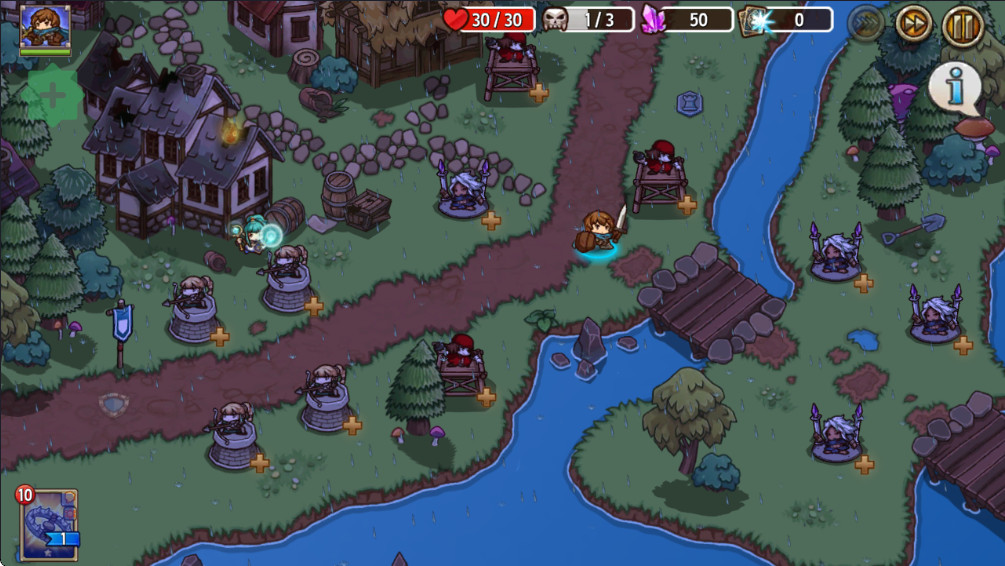Open the blue info speech bubble

(x=955, y=88)
